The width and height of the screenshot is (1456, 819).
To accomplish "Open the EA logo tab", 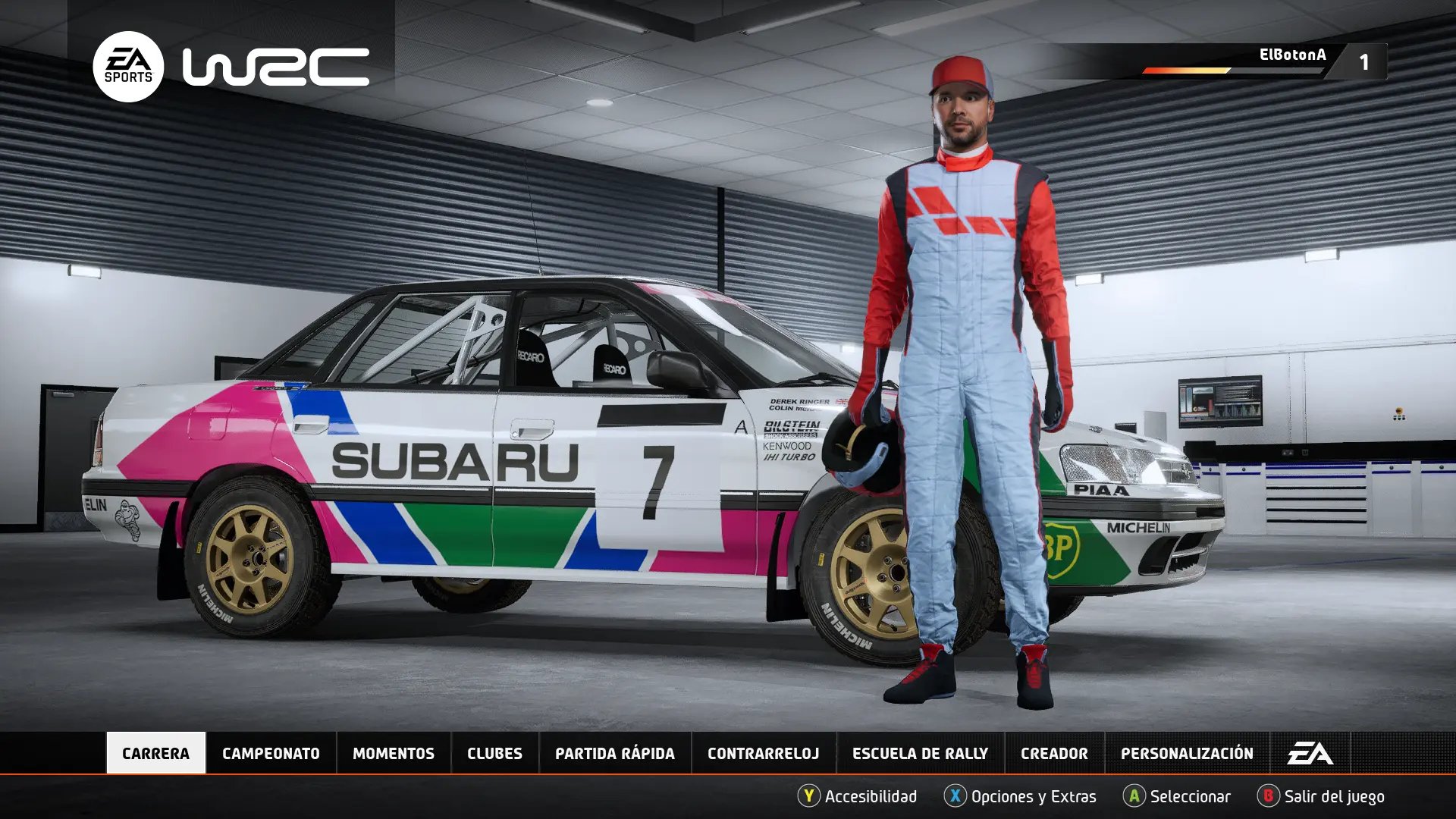I will point(1310,753).
